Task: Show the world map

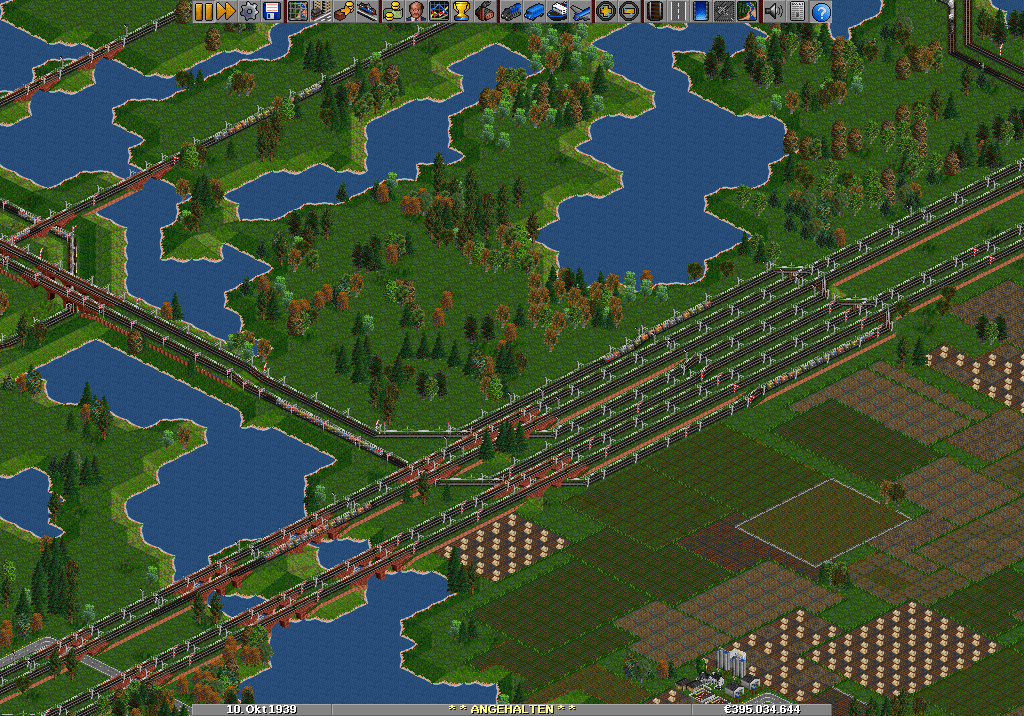Action: point(297,11)
